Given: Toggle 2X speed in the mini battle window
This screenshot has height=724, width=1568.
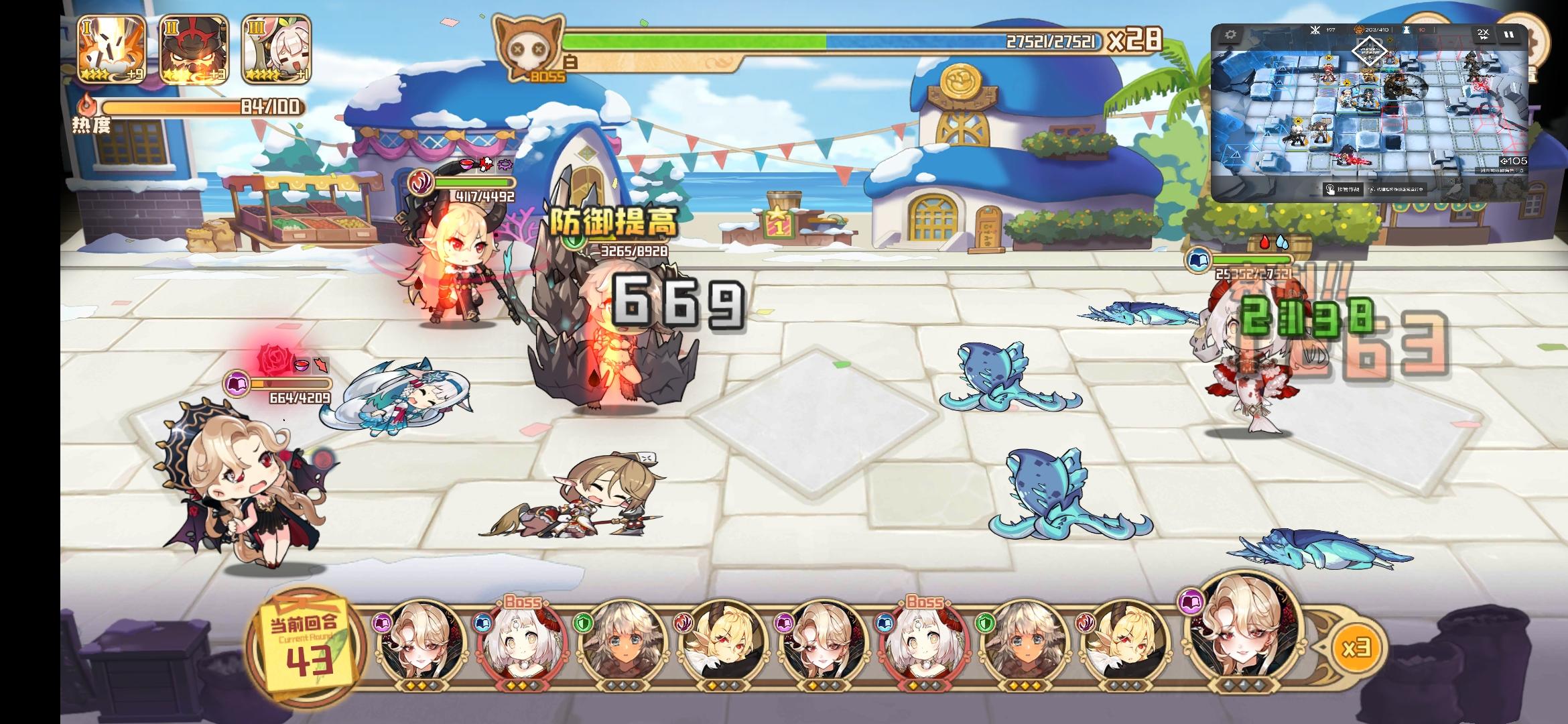Looking at the screenshot, I should point(1484,34).
